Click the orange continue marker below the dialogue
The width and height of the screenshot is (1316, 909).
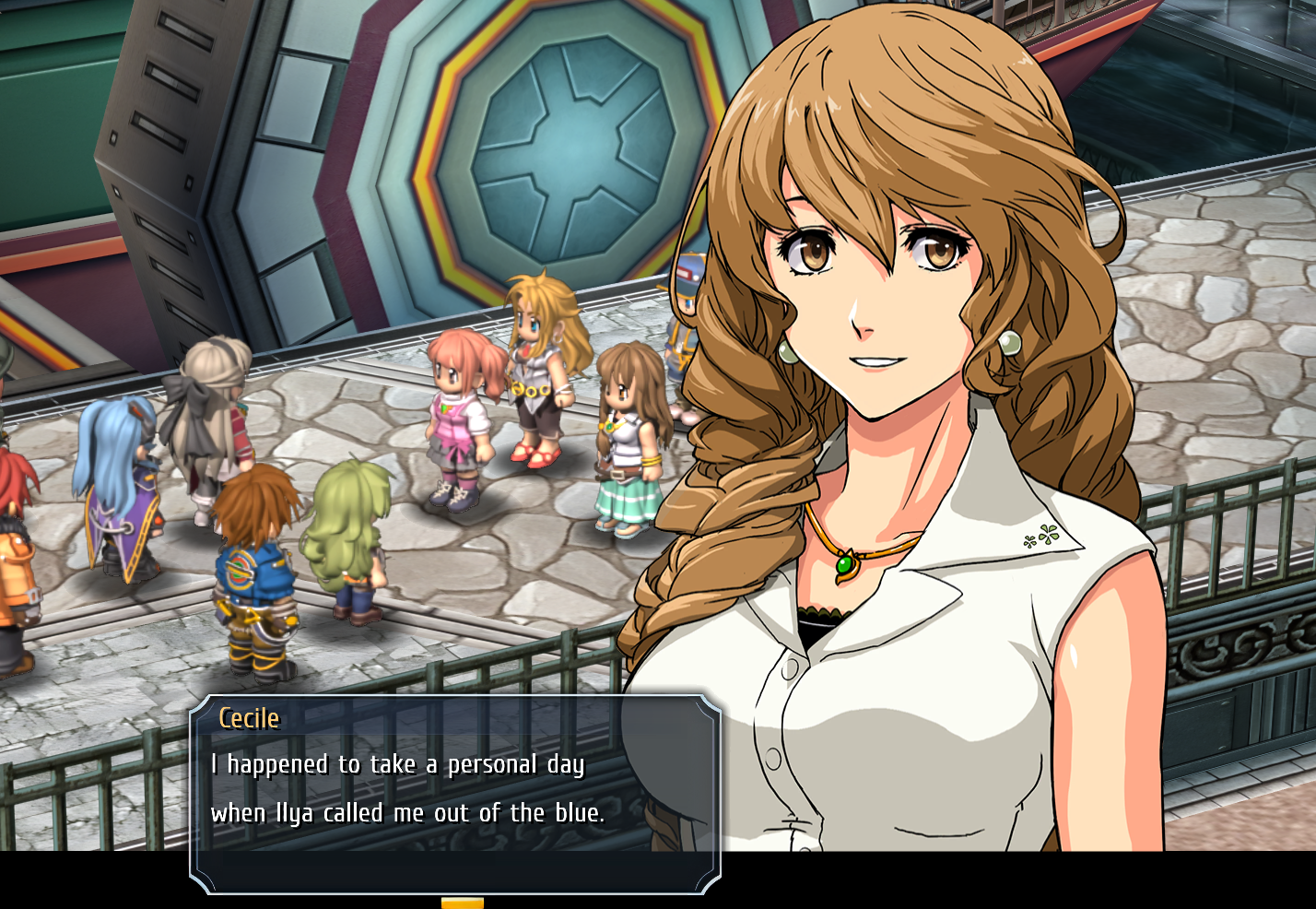click(x=462, y=903)
